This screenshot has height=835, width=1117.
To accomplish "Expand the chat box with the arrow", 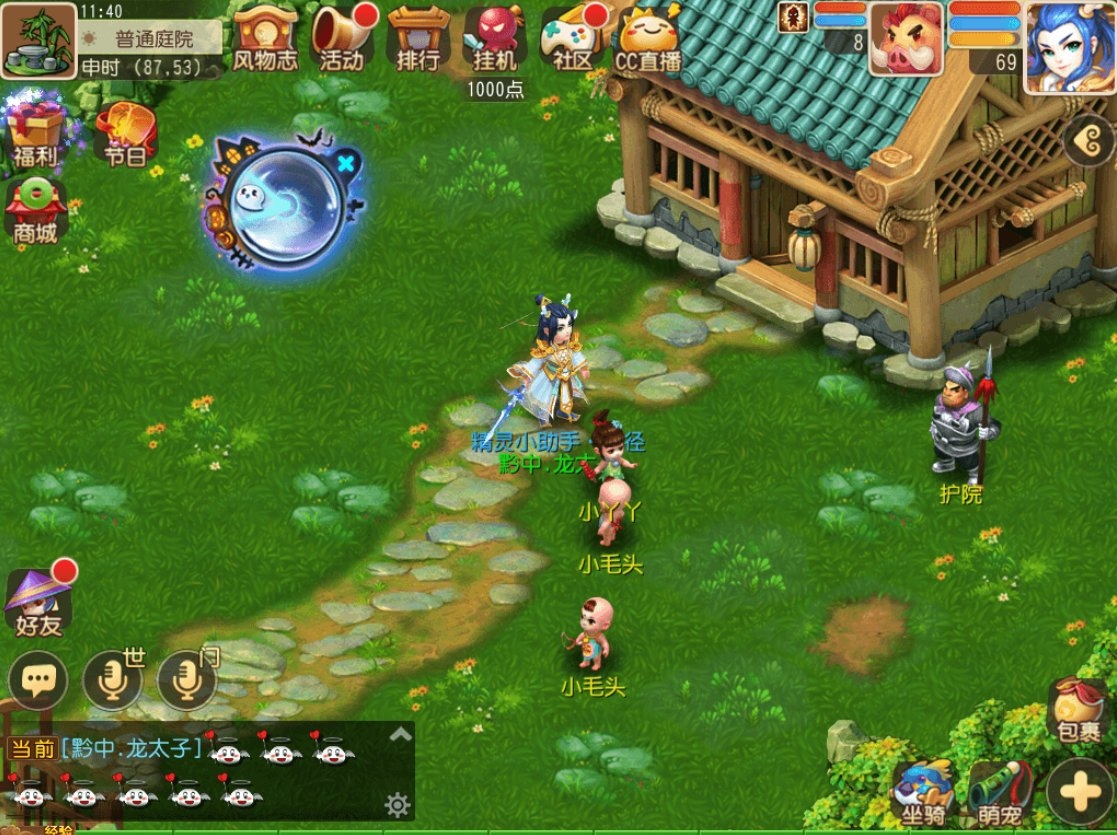I will (400, 735).
